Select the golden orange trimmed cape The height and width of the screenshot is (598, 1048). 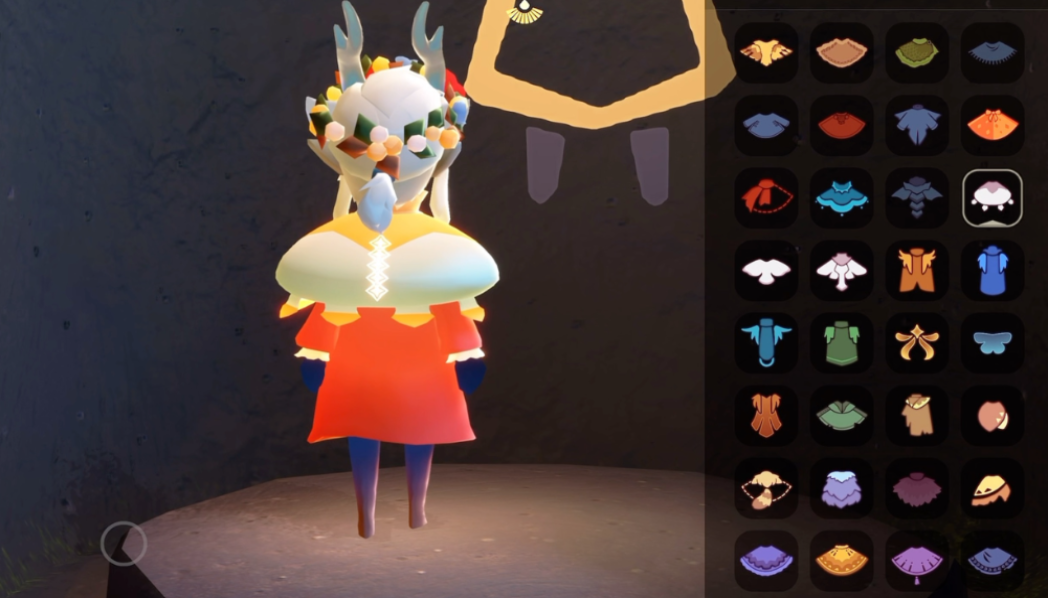tap(841, 561)
